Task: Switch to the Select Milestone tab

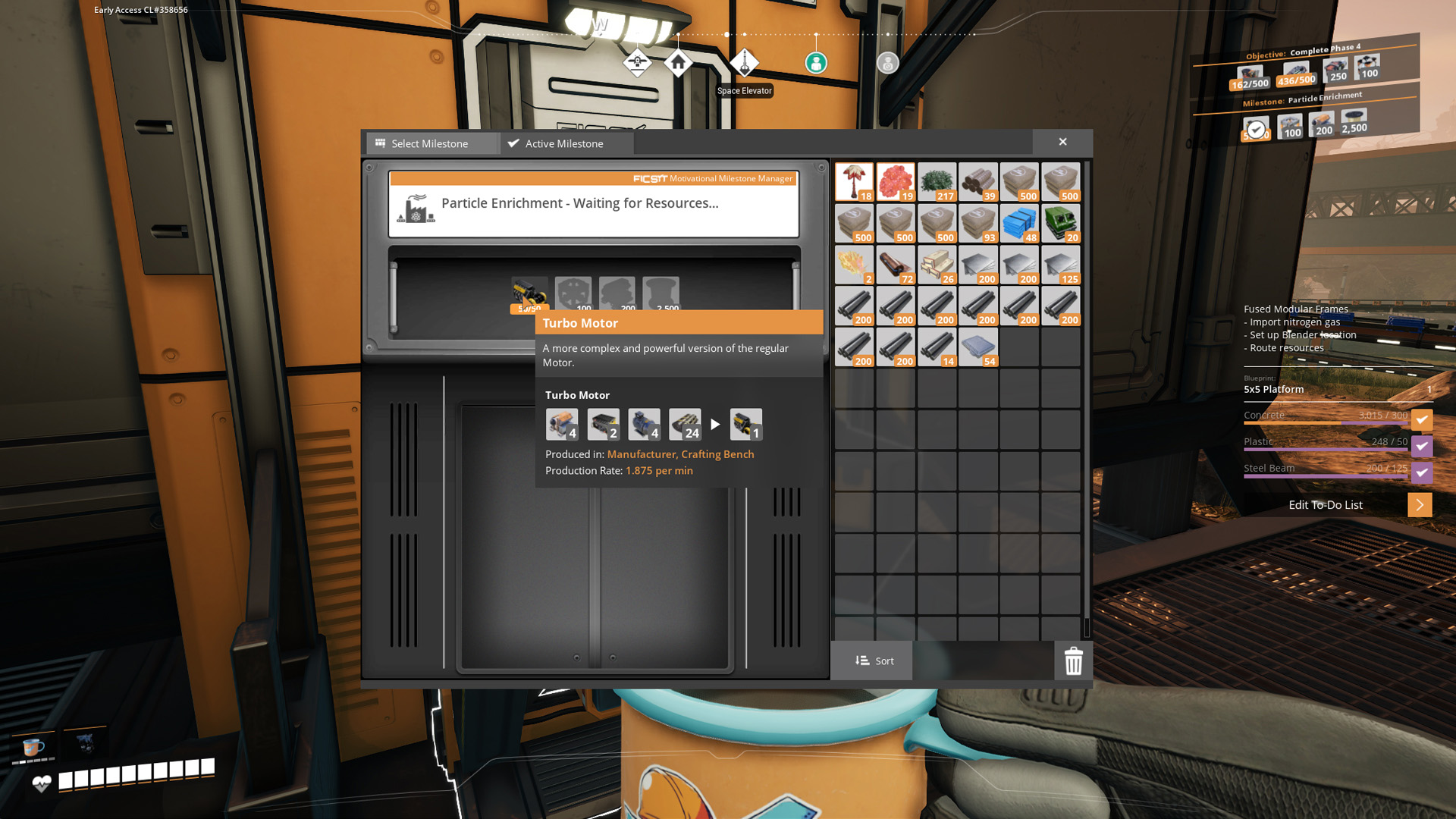Action: tap(430, 143)
